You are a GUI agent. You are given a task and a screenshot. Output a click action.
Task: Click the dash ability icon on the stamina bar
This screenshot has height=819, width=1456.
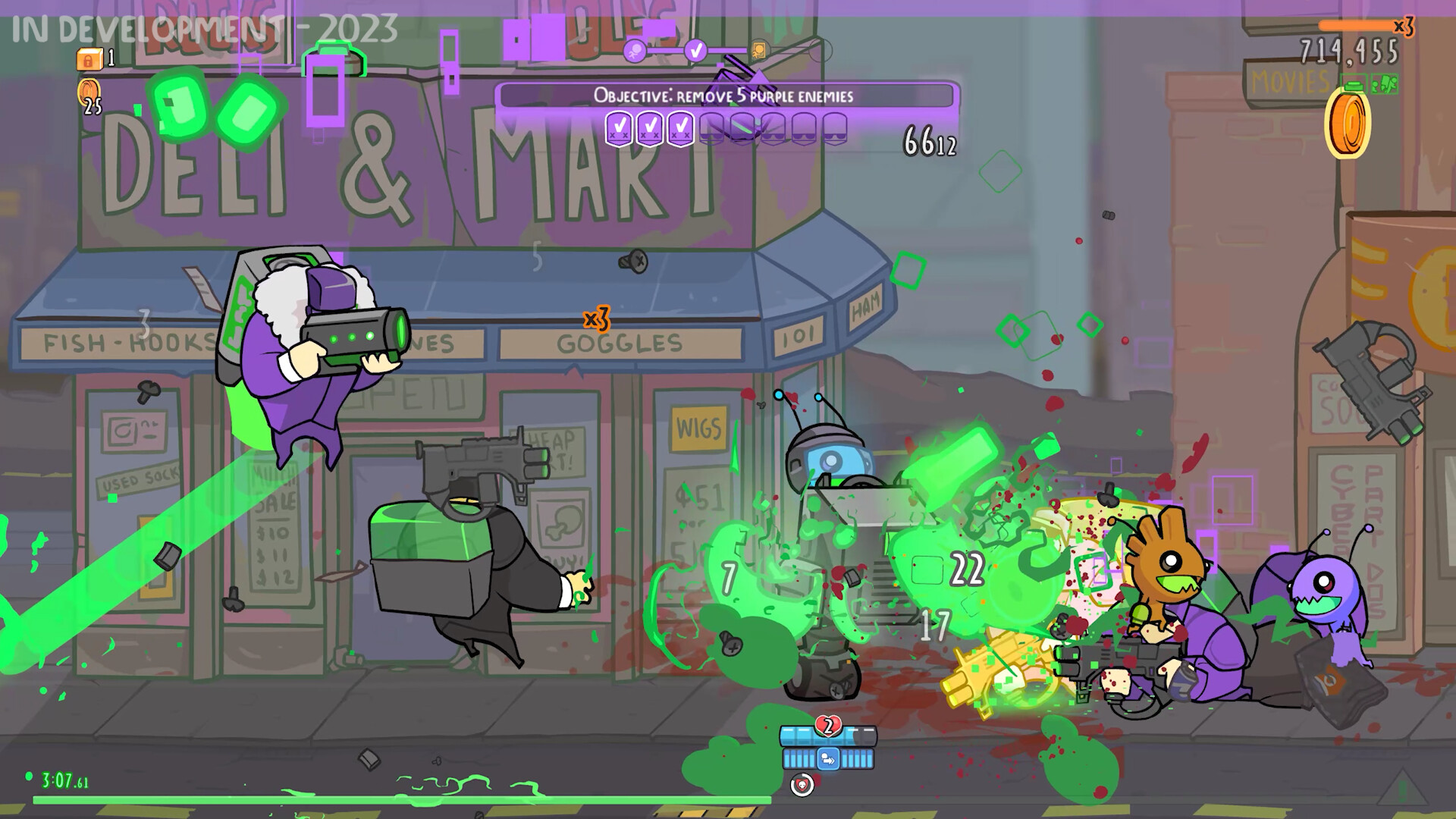(828, 759)
